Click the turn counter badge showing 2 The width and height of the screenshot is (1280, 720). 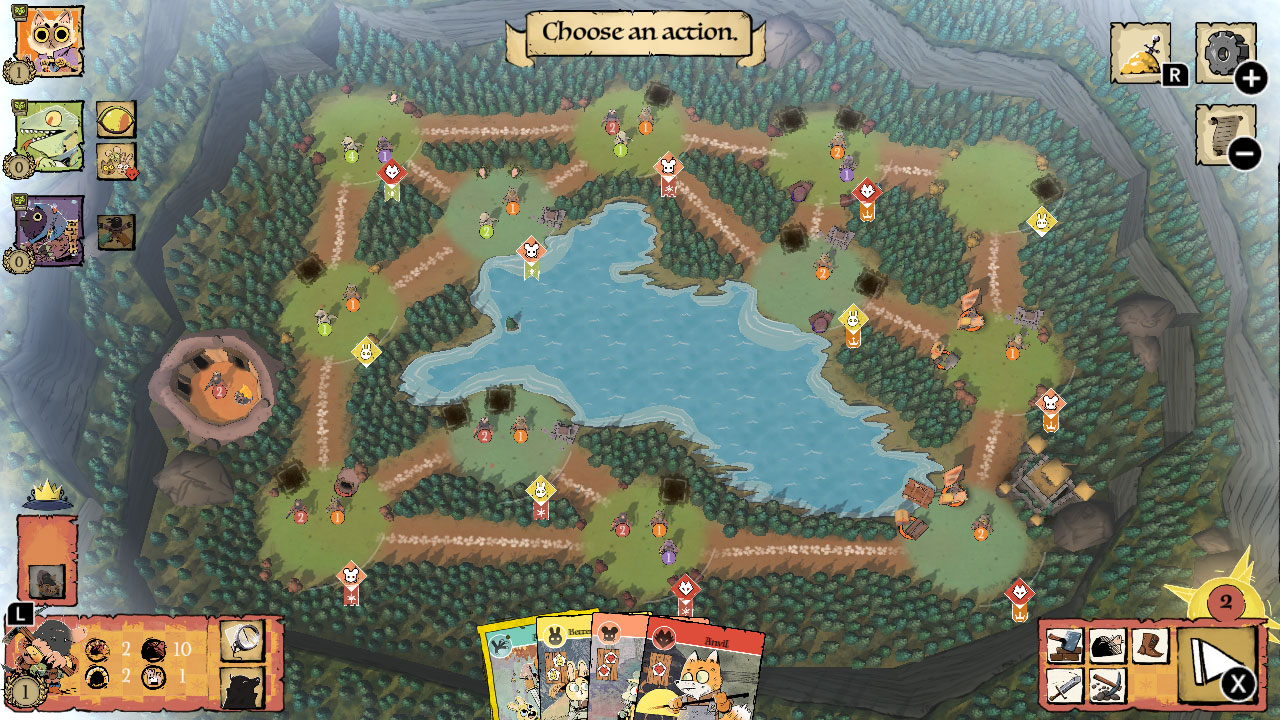pos(1227,601)
